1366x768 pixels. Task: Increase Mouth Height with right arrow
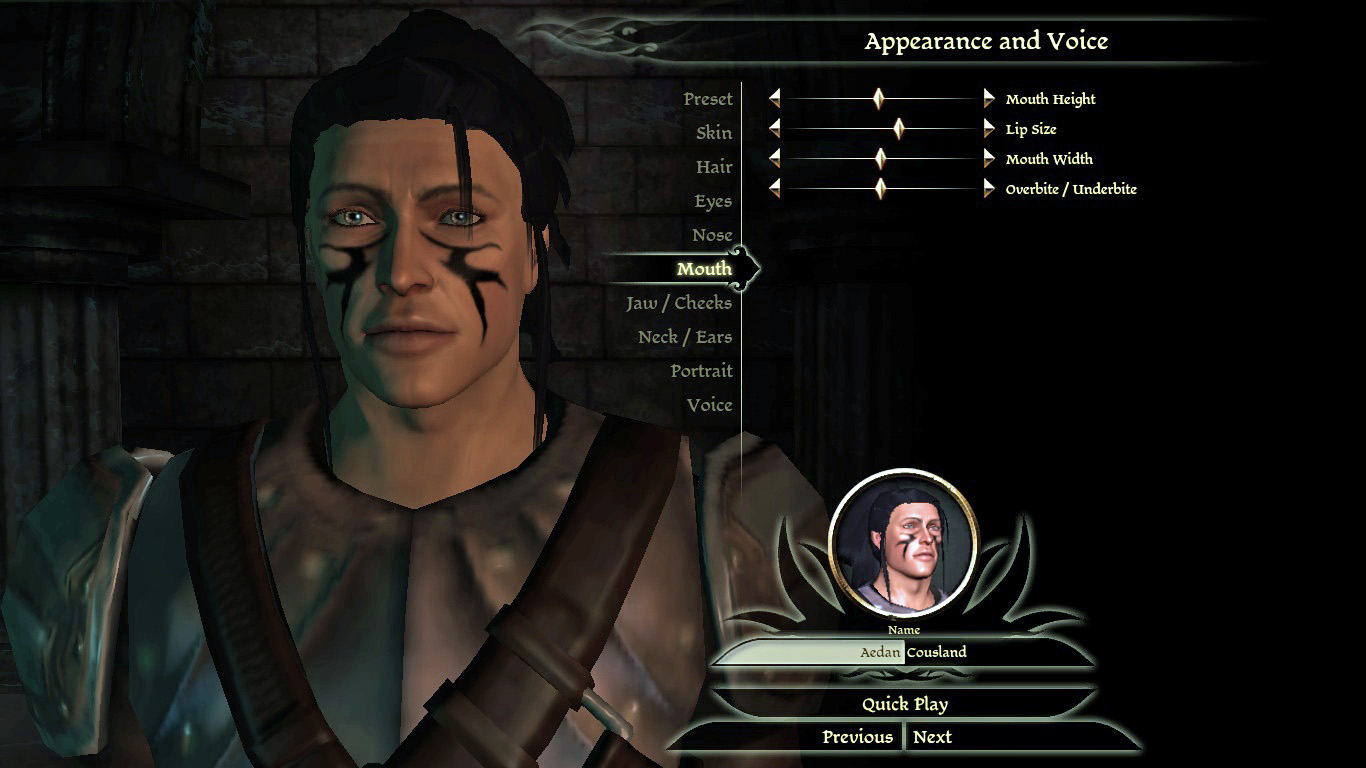[989, 98]
